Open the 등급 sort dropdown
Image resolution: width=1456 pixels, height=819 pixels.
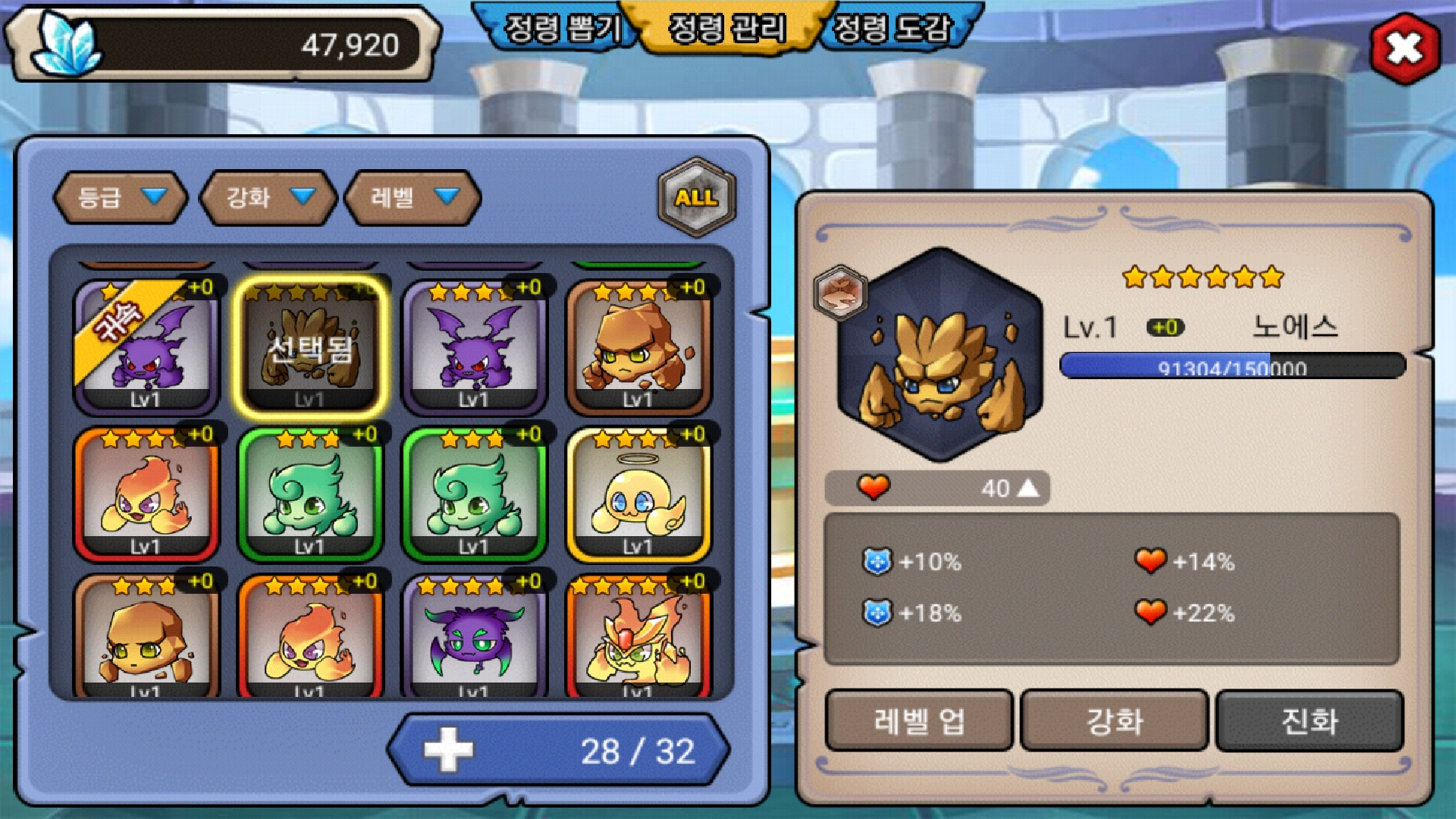click(x=121, y=197)
